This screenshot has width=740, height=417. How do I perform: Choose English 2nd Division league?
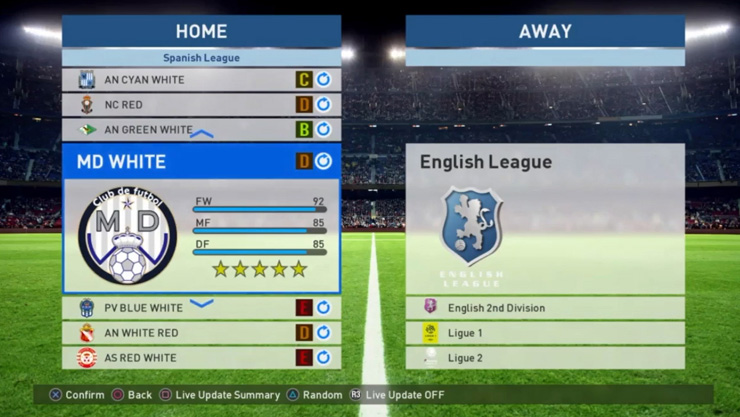(x=545, y=308)
